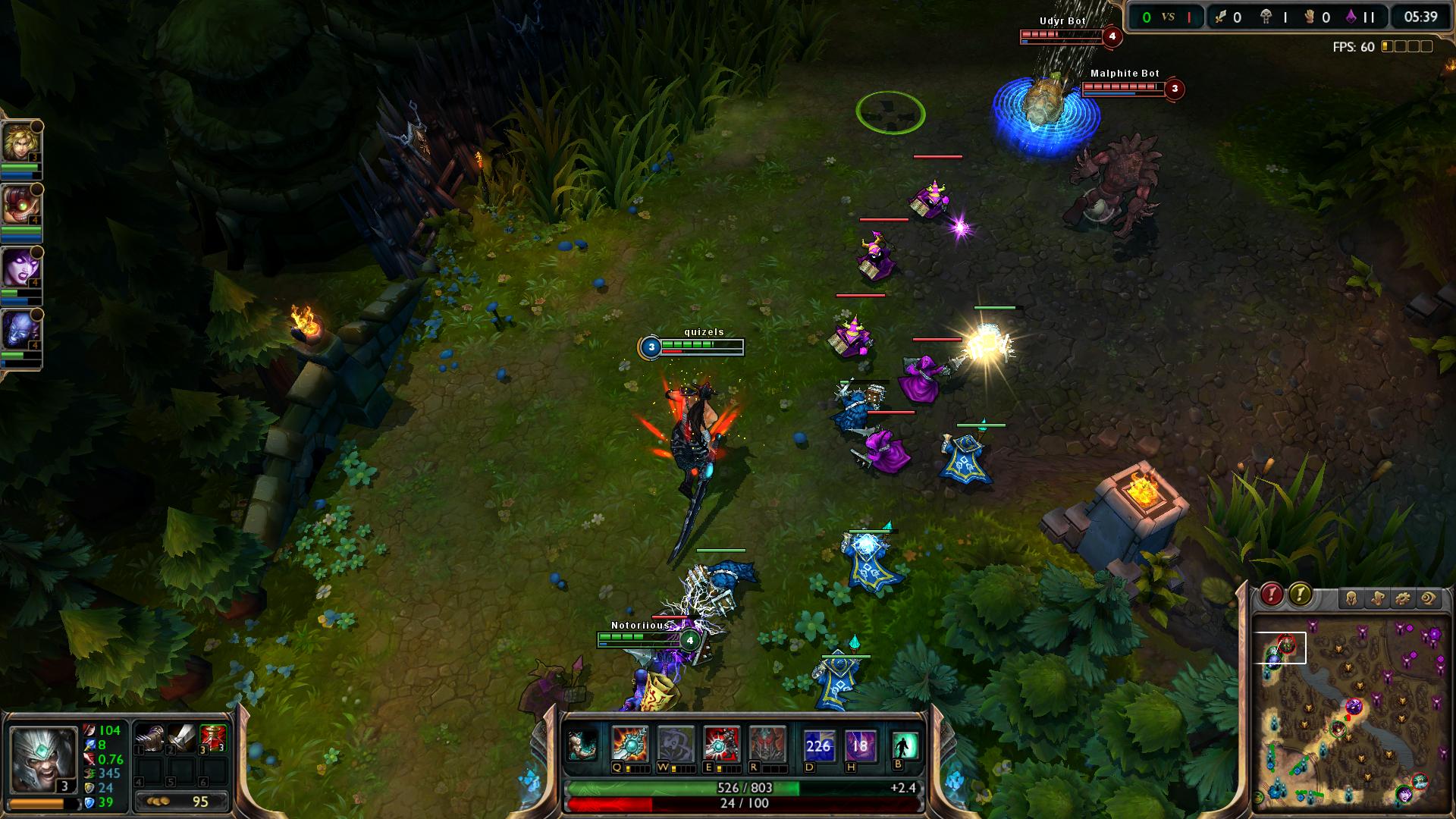This screenshot has width=1456, height=819.
Task: Click the champion passive ability icon
Action: pyautogui.click(x=582, y=745)
